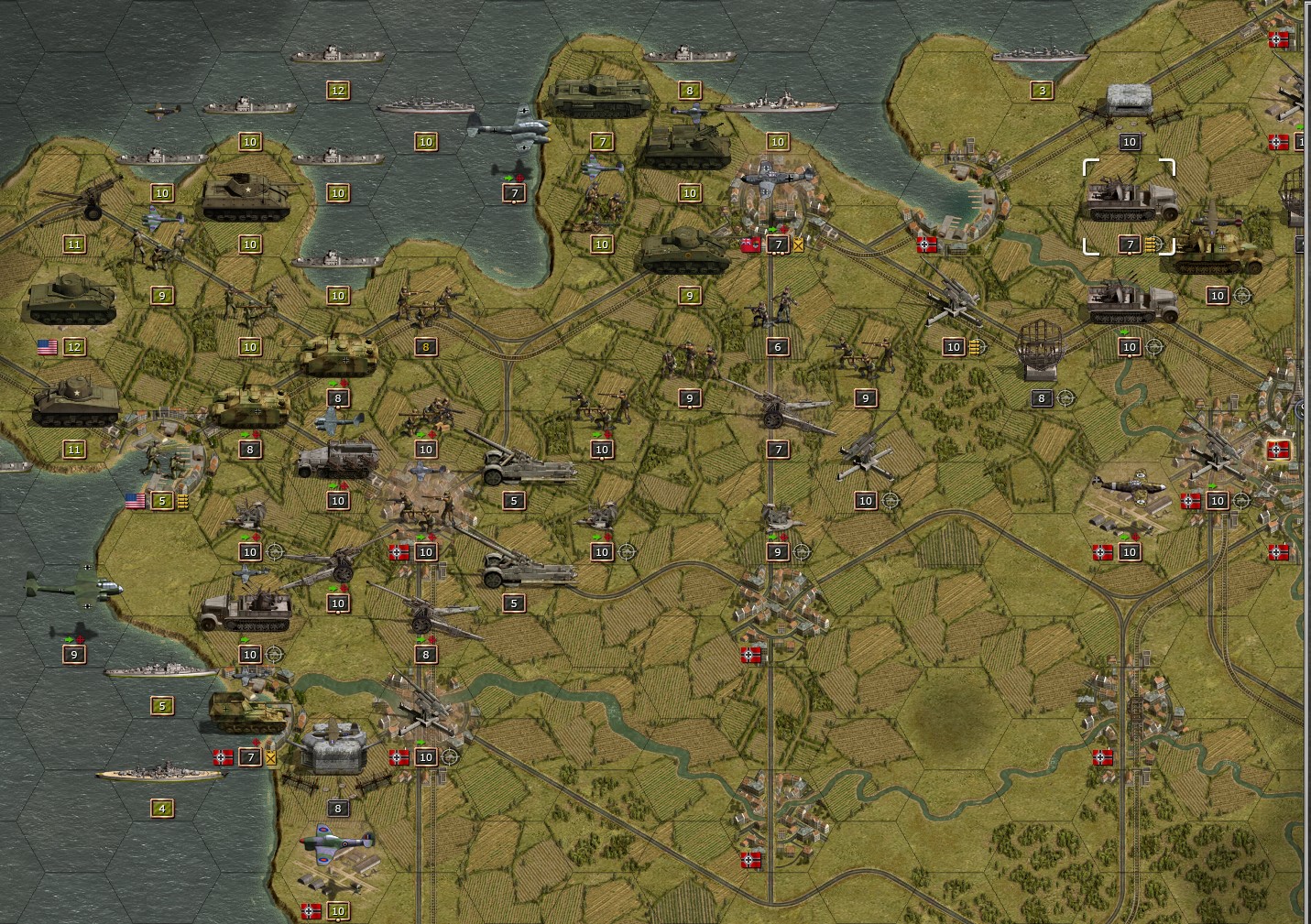Click the strength 12 badge on the northern convoy

338,90
